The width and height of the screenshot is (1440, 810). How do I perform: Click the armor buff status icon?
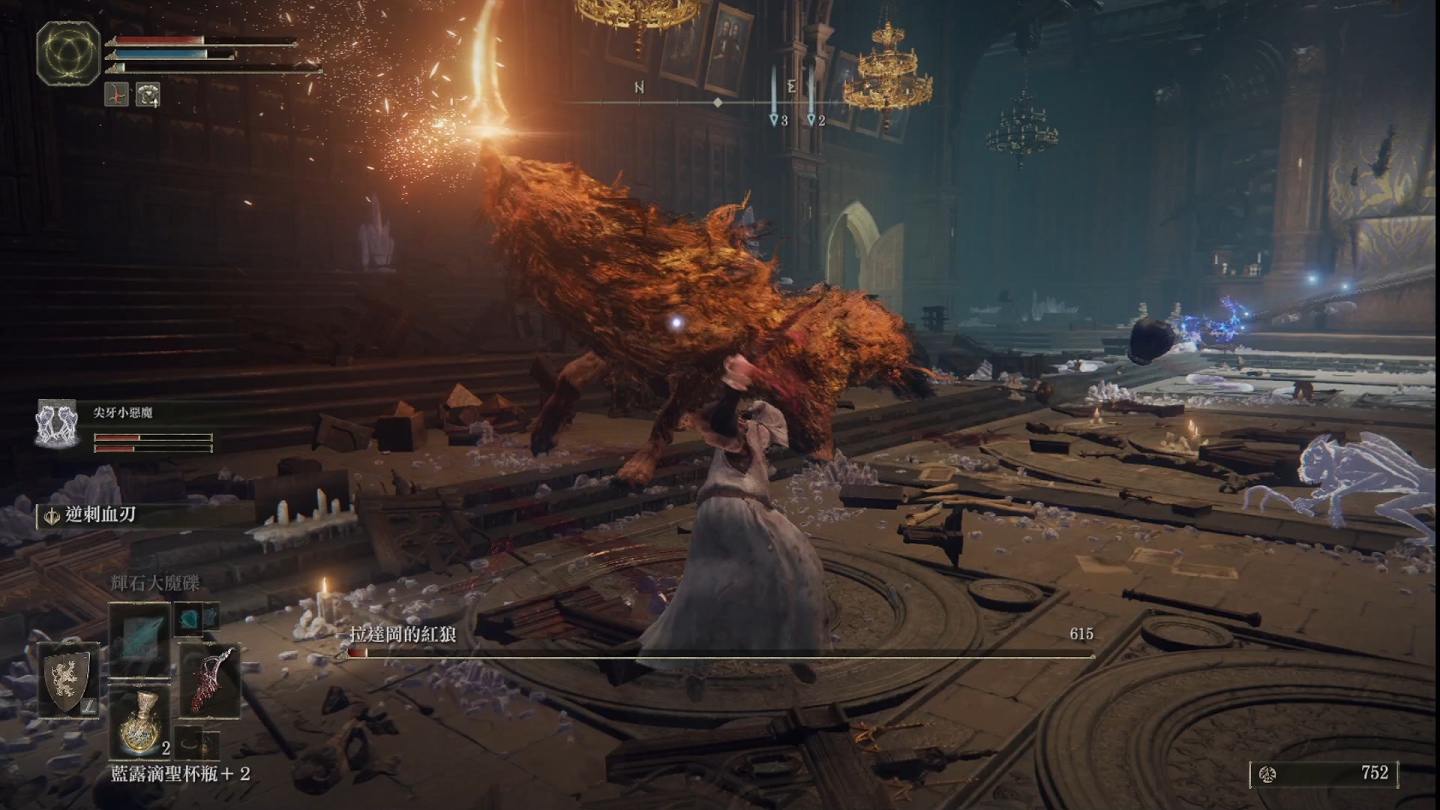[147, 94]
